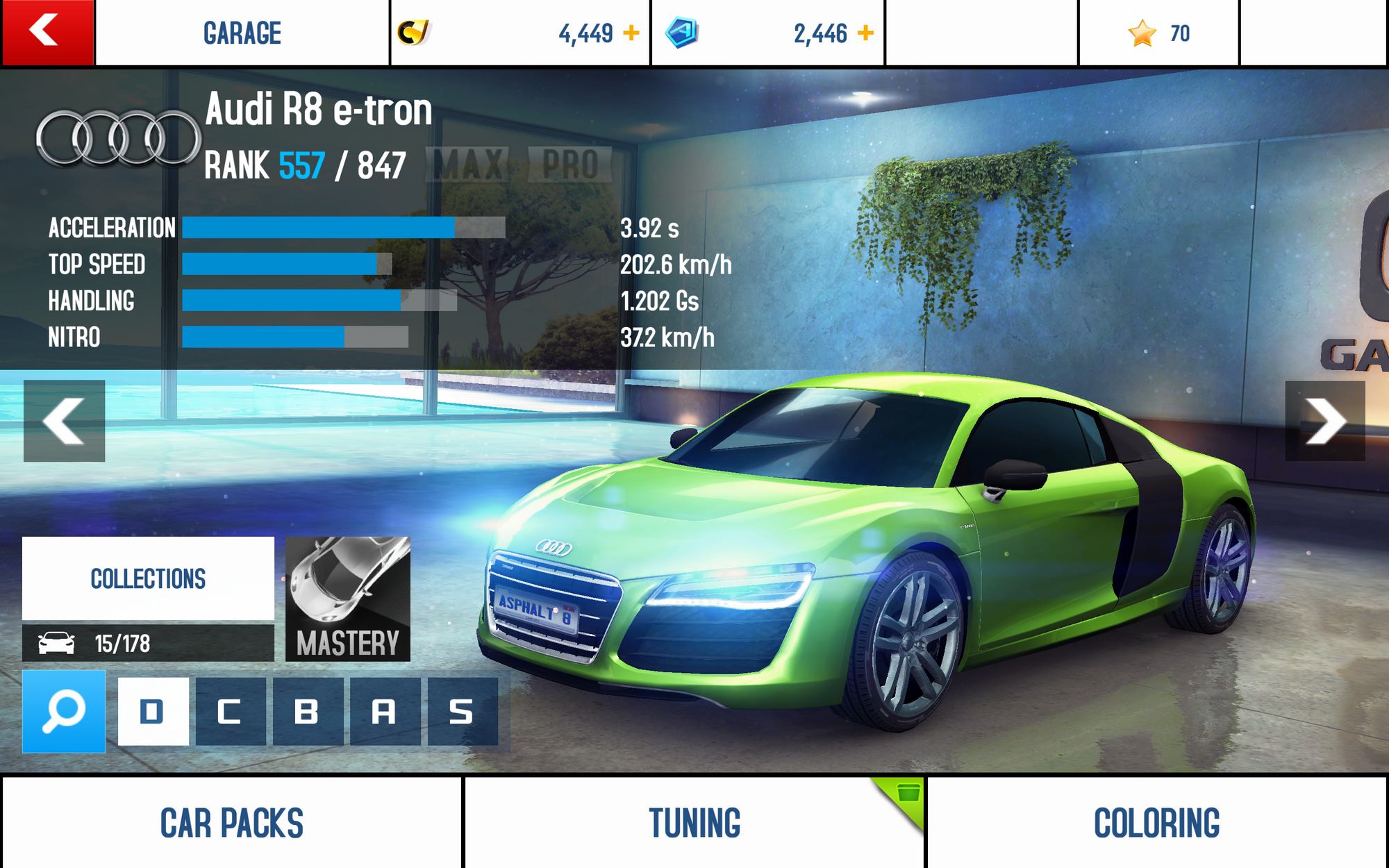The width and height of the screenshot is (1389, 868).
Task: Open the Tuning menu
Action: click(x=694, y=823)
